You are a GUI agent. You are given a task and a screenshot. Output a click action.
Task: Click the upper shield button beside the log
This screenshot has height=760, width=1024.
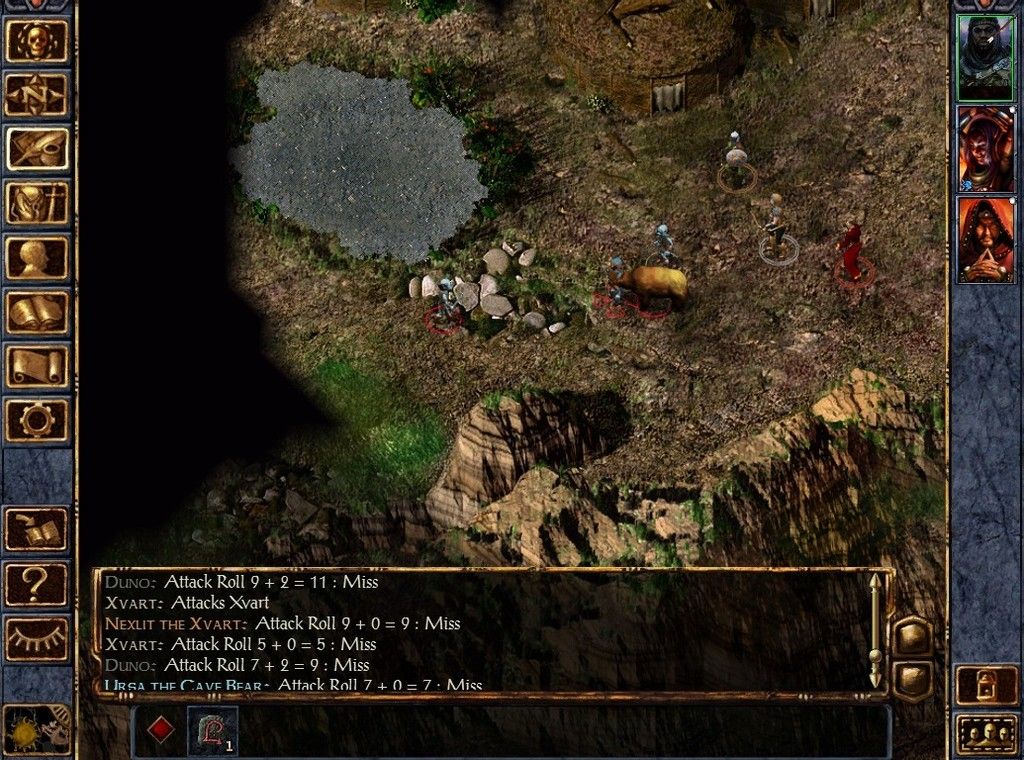[912, 636]
